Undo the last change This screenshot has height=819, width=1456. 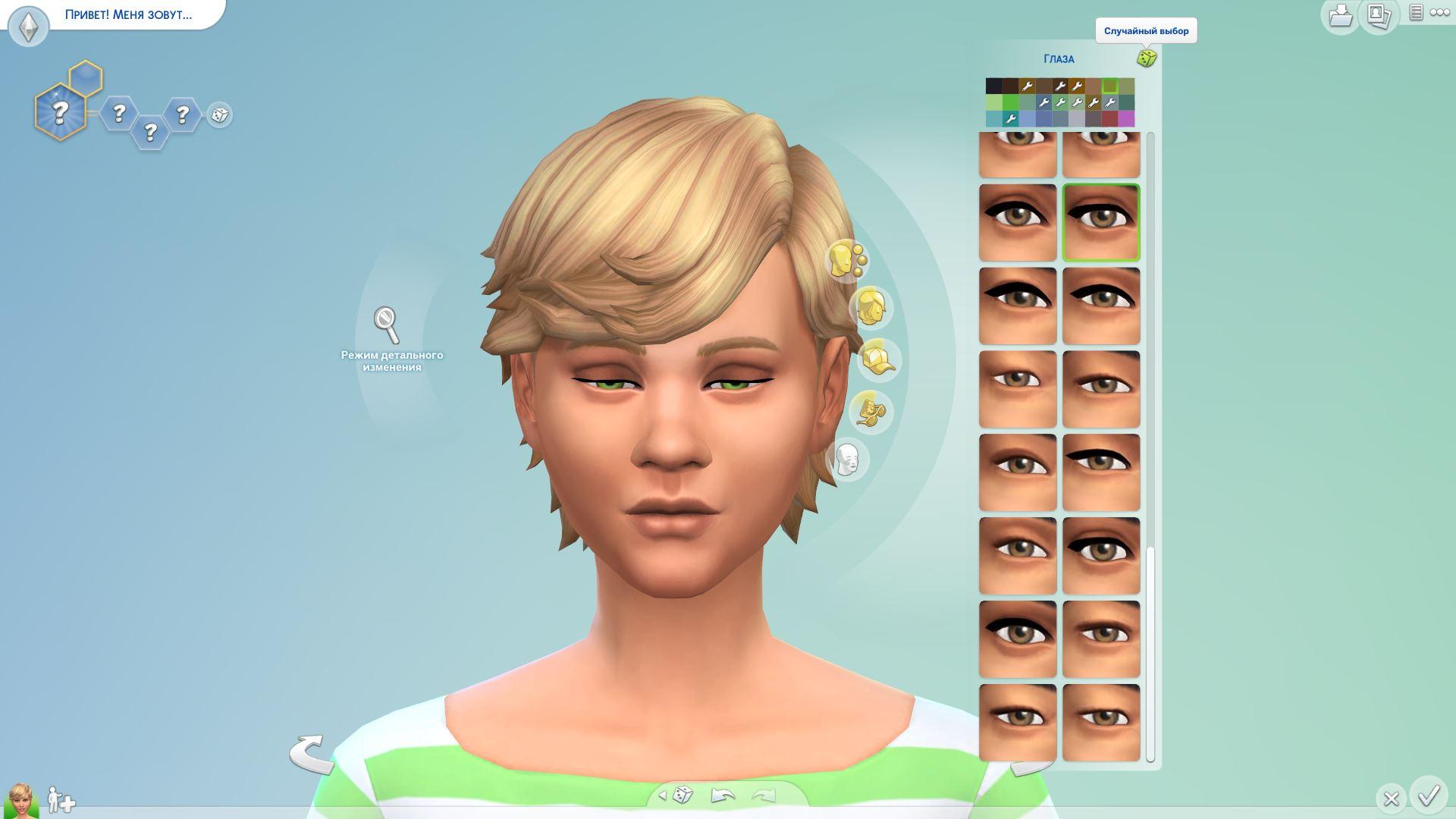(723, 795)
